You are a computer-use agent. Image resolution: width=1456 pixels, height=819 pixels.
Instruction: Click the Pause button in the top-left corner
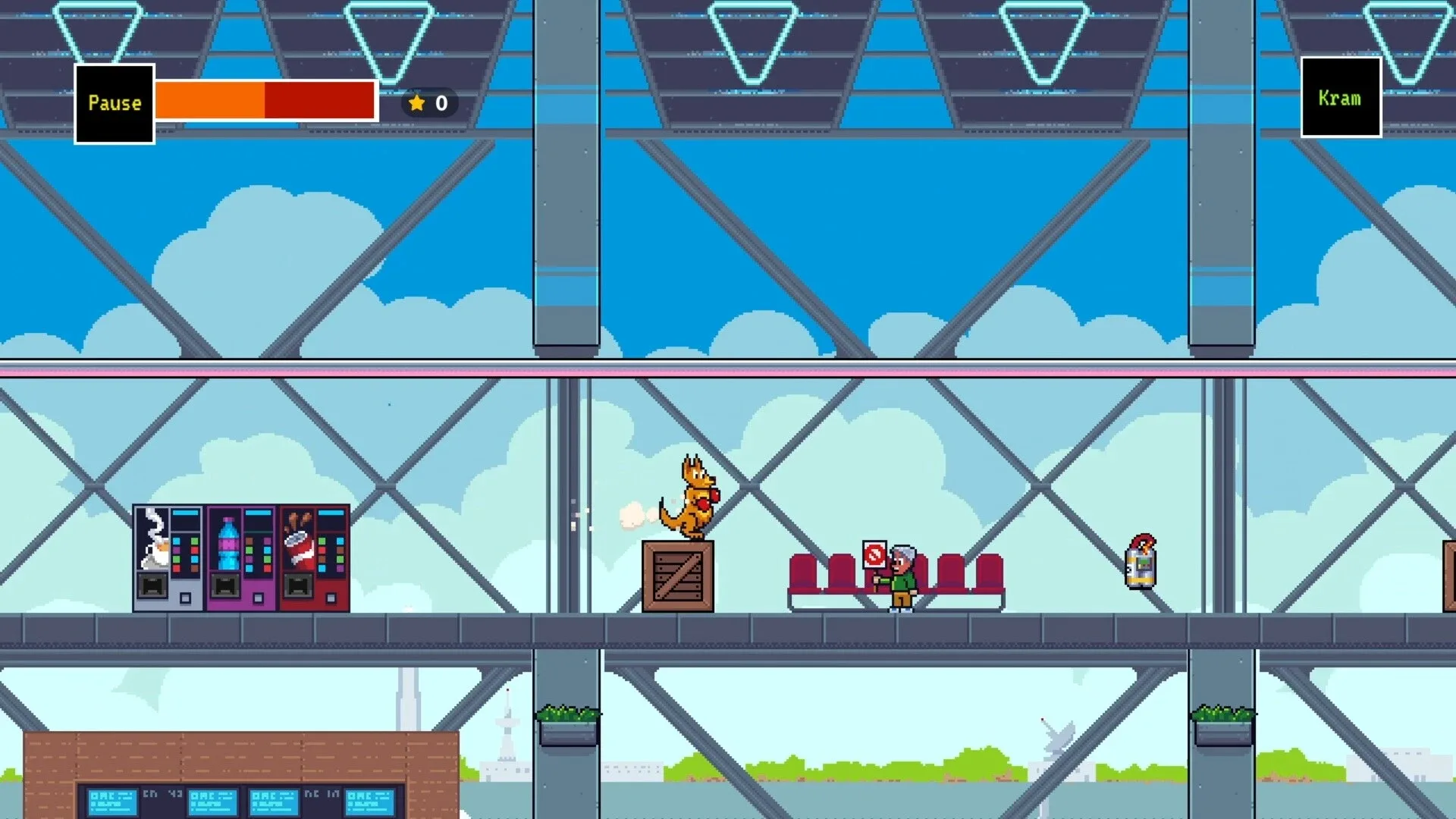115,102
